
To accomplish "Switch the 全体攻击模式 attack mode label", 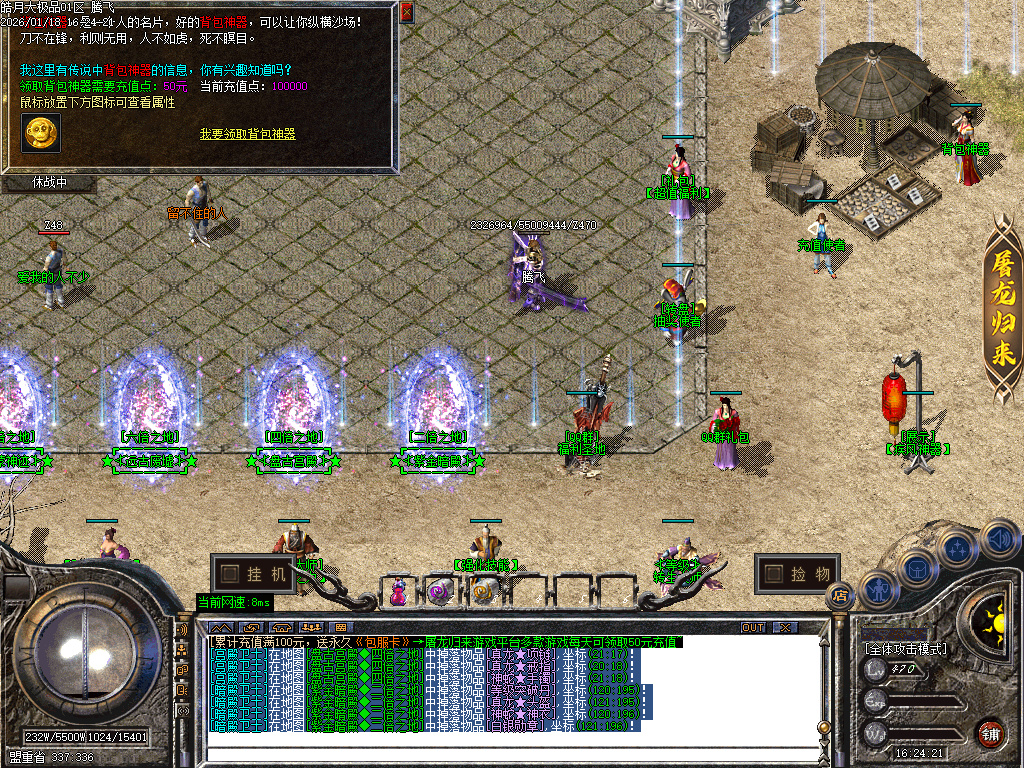I will [x=905, y=649].
